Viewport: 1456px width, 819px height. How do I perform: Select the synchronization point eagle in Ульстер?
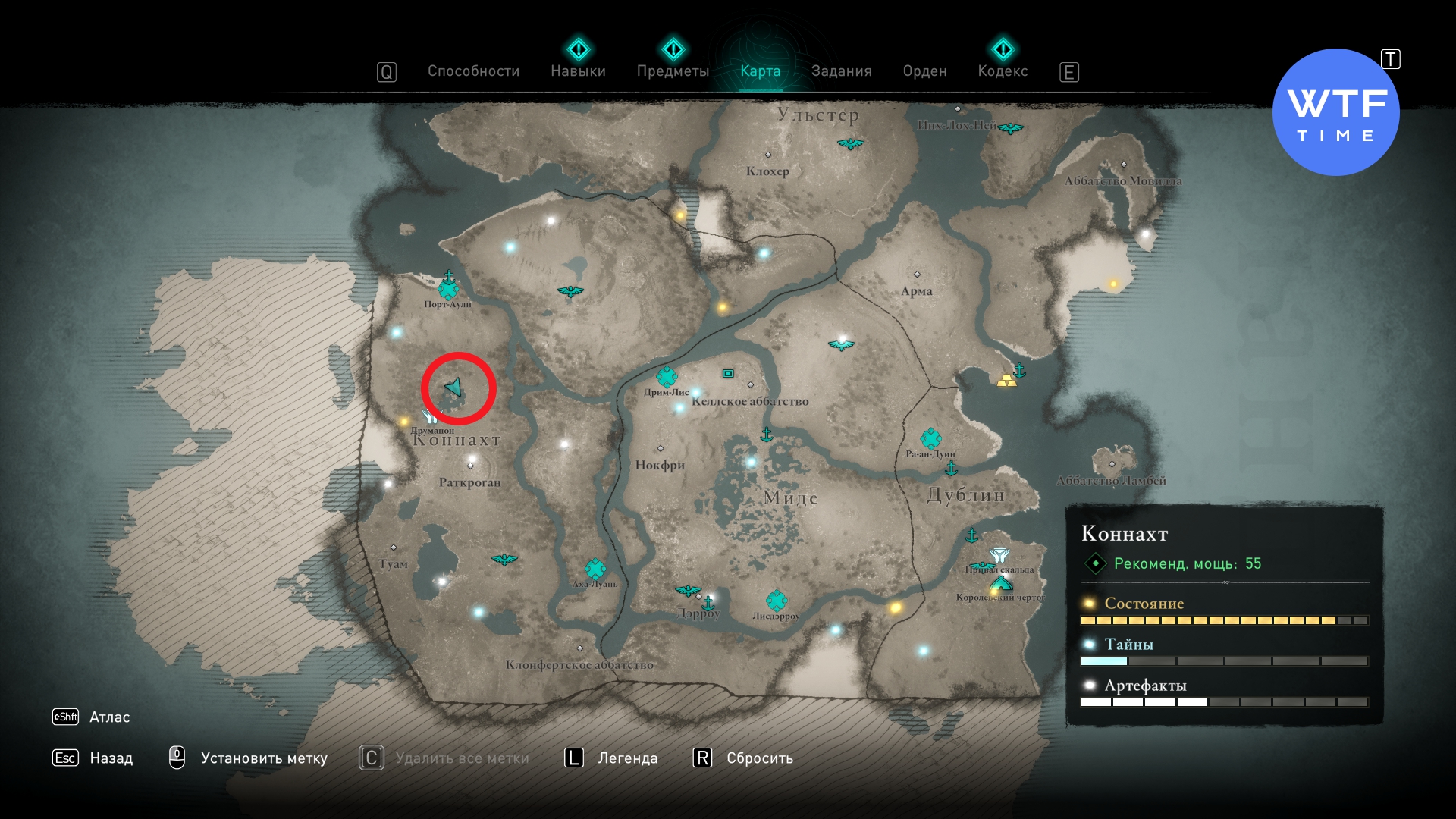[850, 143]
